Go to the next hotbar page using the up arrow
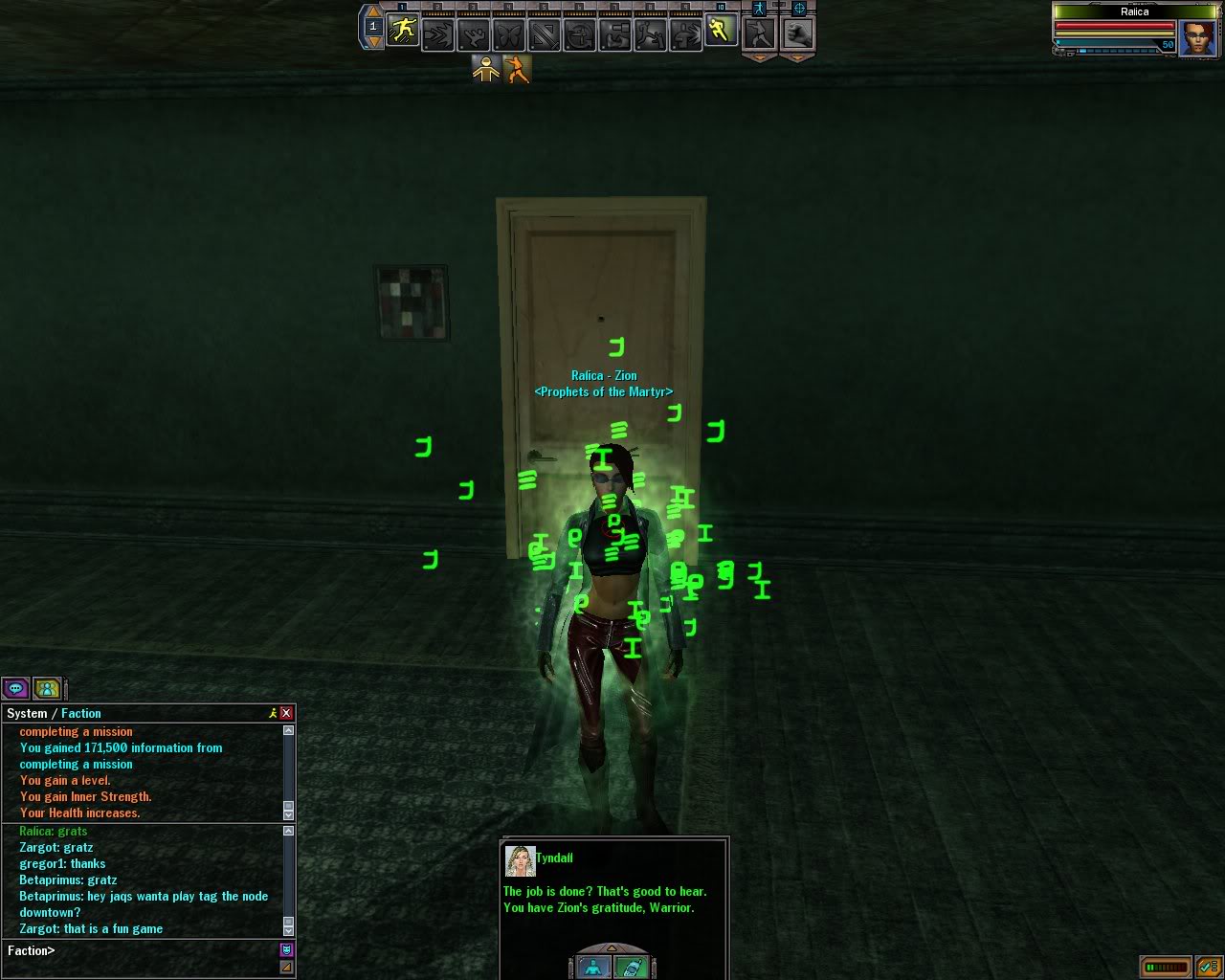Viewport: 1225px width, 980px height. [x=373, y=12]
